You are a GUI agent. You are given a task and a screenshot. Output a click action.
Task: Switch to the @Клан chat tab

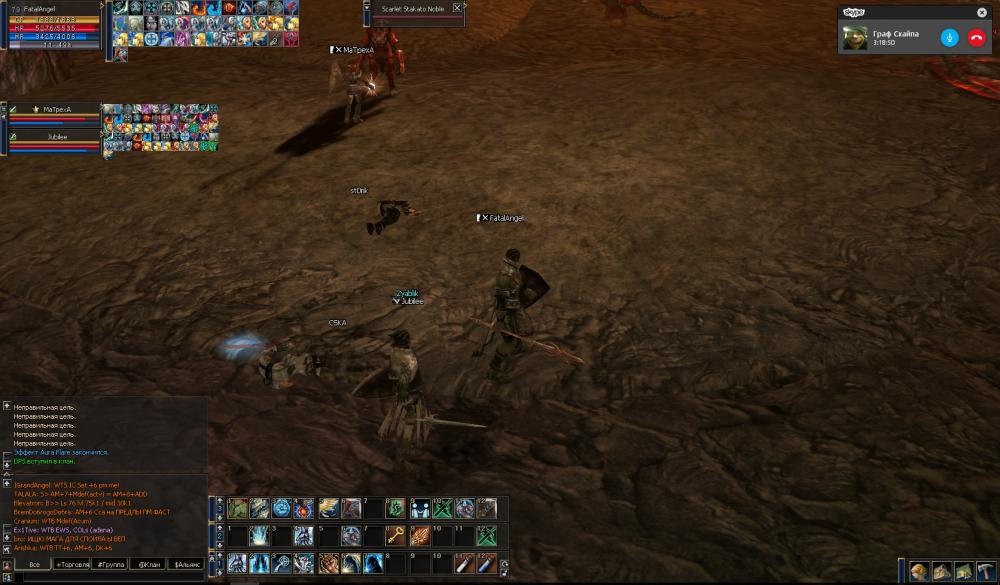149,564
